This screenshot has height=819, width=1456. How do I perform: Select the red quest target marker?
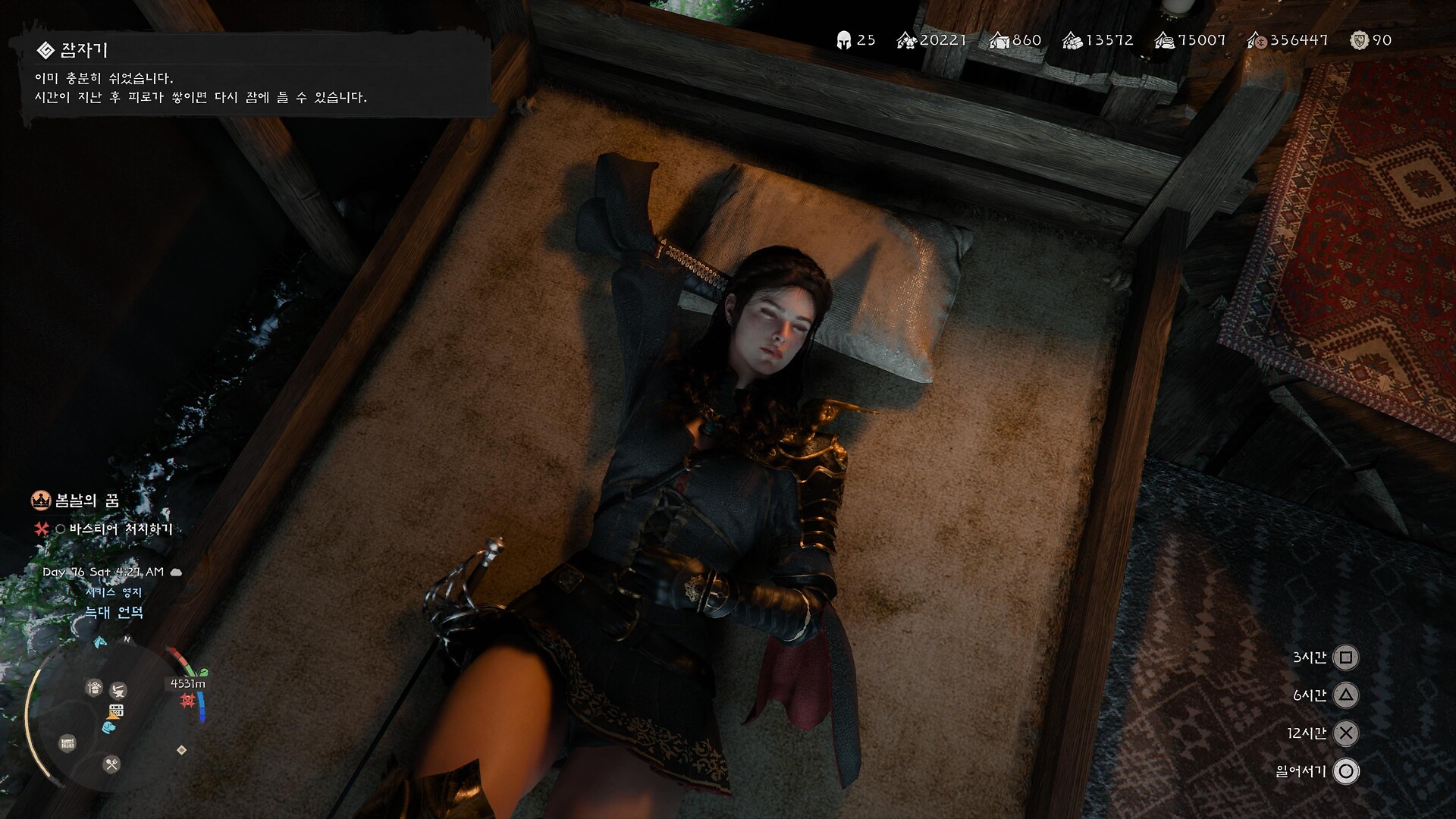187,701
